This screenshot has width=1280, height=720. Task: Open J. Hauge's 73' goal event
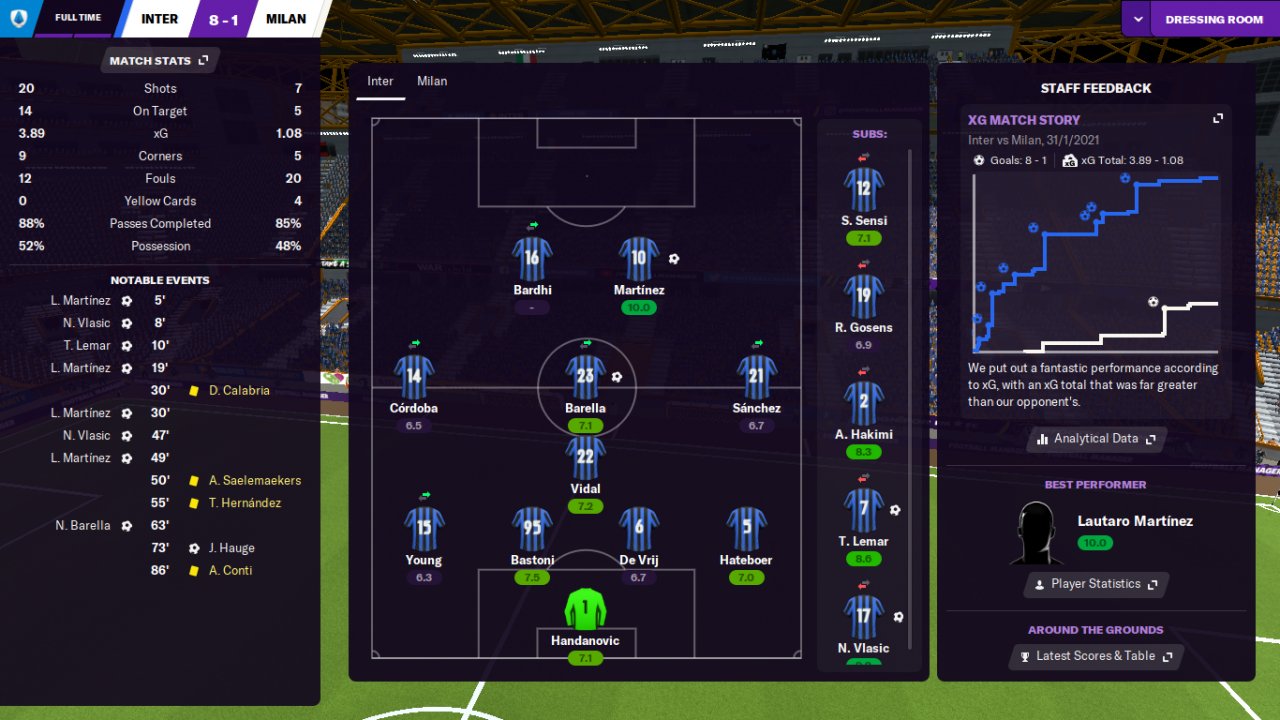click(x=231, y=548)
